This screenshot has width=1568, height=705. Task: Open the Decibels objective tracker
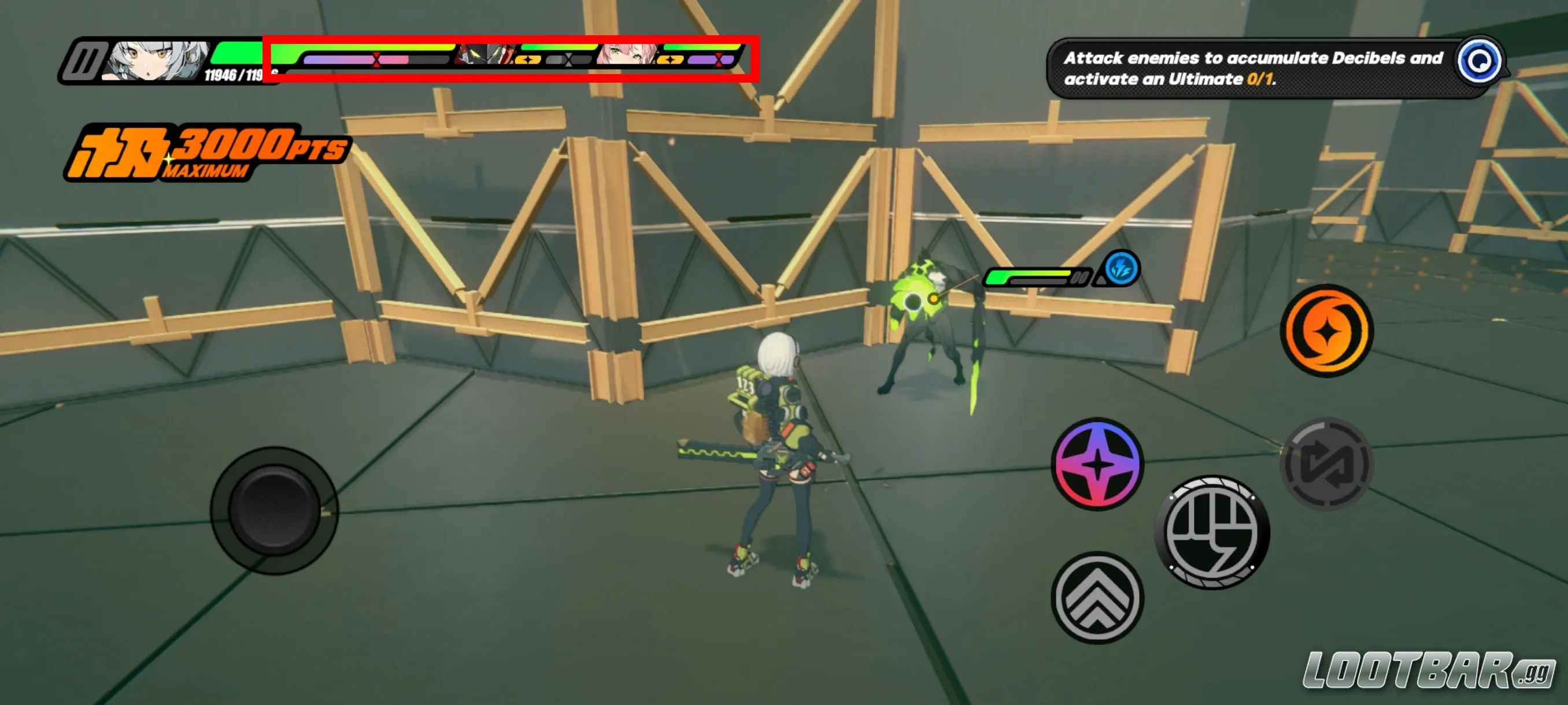click(x=1479, y=61)
